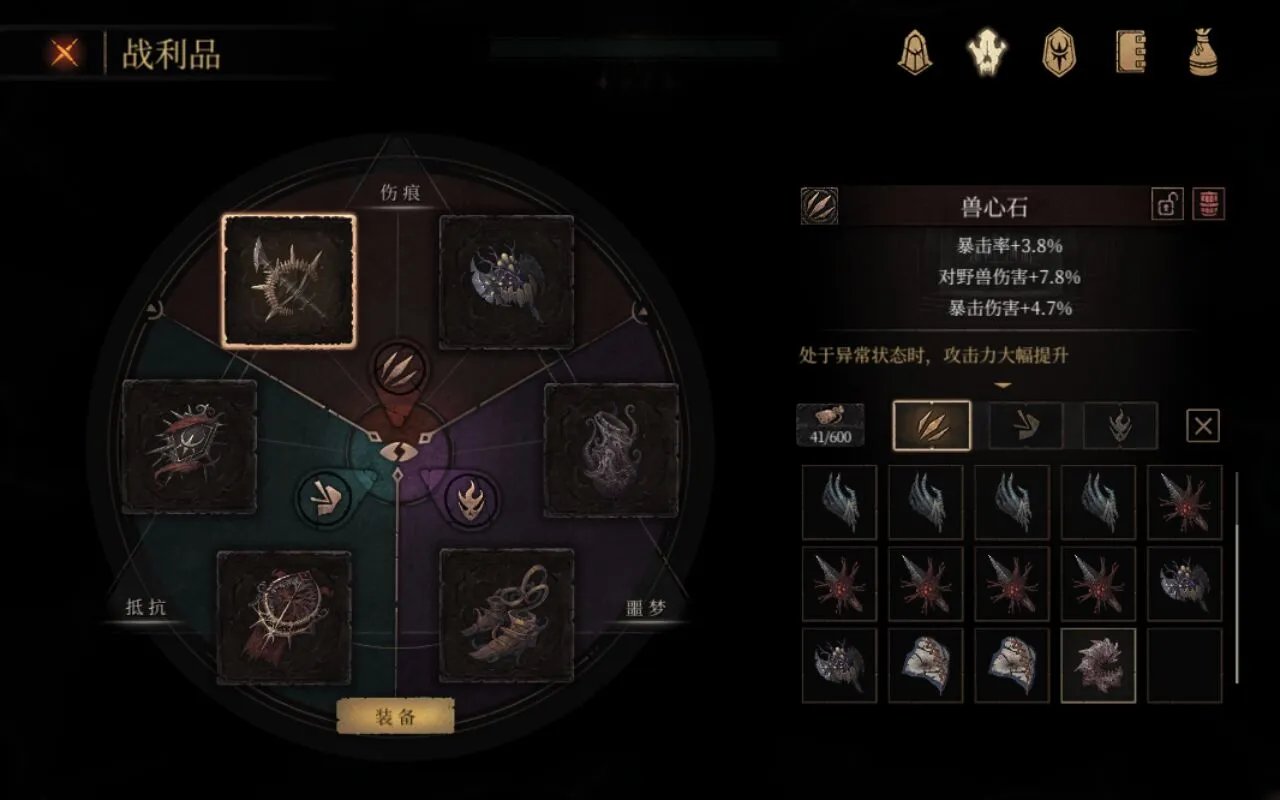Select the equipped tentacle creature trophy slot
1280x800 pixels.
pyautogui.click(x=611, y=449)
